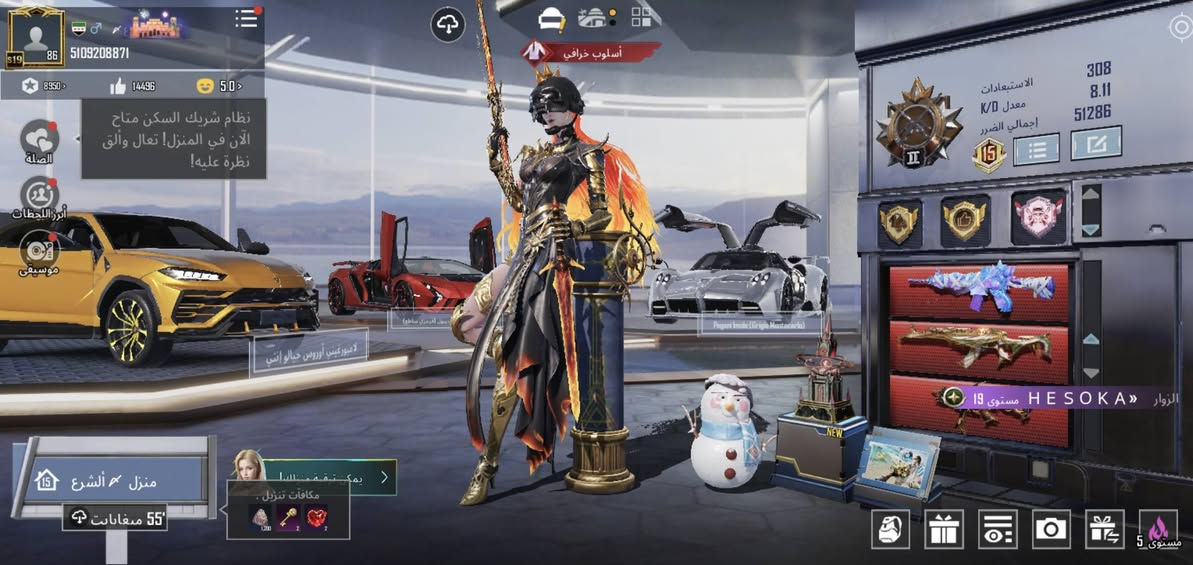Open the highlights icon with two people
Image resolution: width=1193 pixels, height=565 pixels.
pyautogui.click(x=39, y=194)
